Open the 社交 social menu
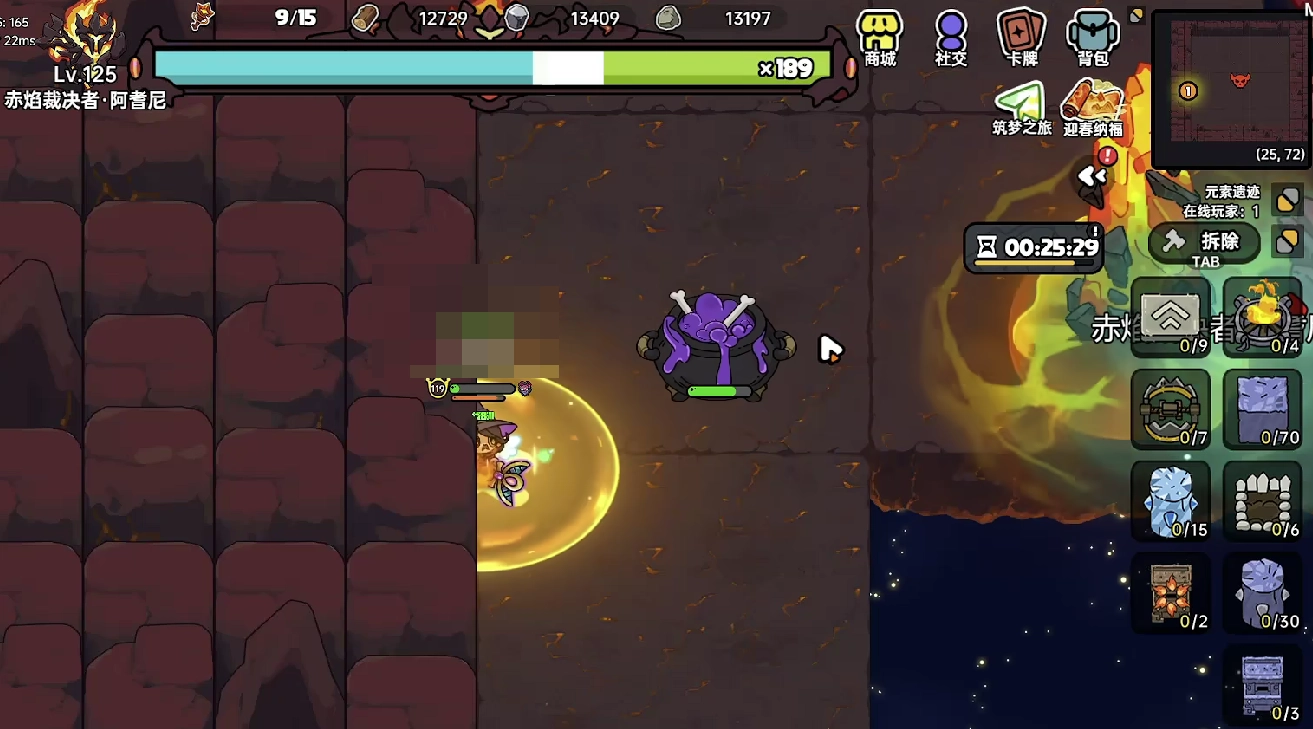This screenshot has width=1313, height=729. [951, 38]
